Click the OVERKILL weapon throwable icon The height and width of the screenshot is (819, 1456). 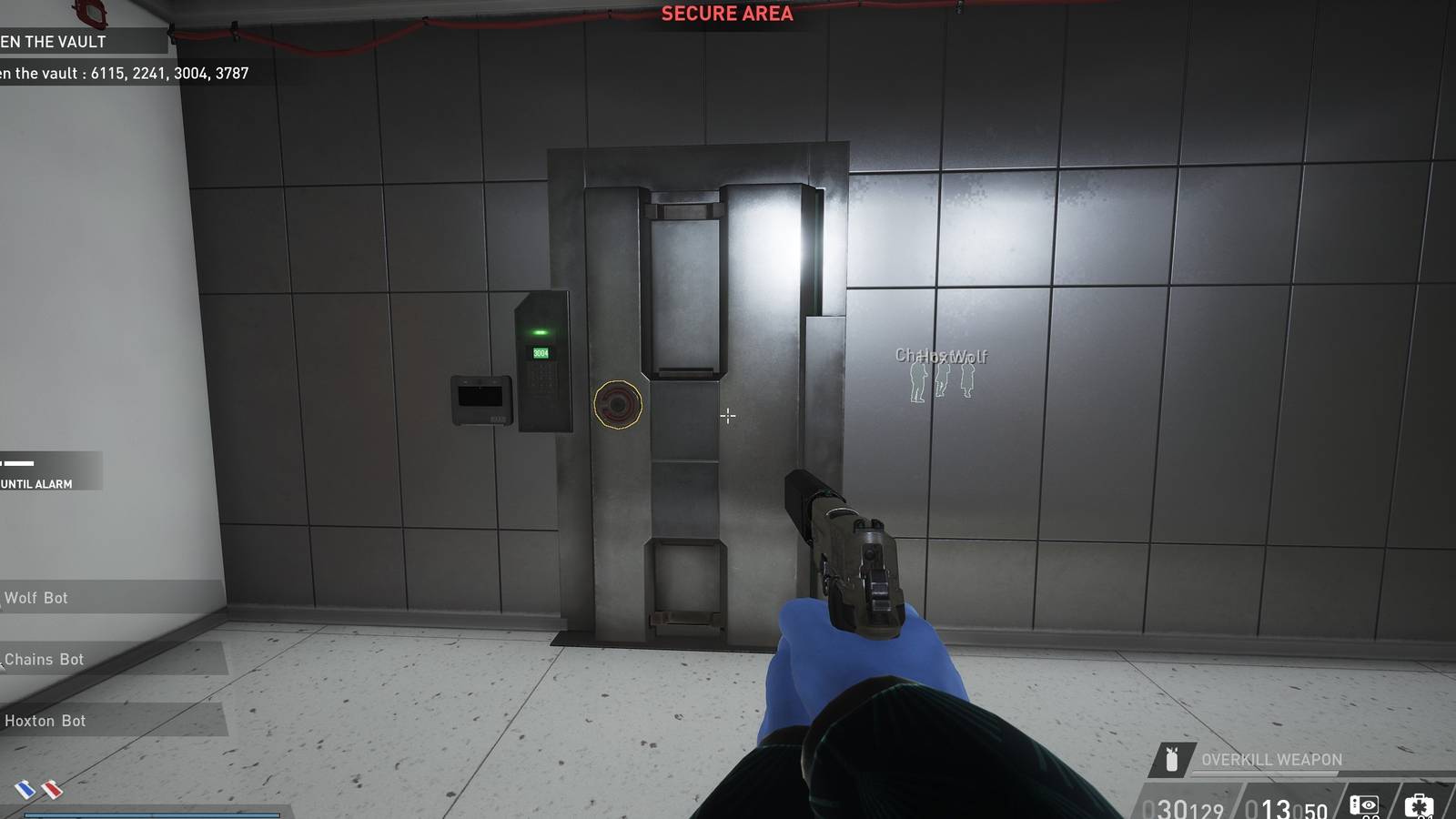coord(1171,758)
